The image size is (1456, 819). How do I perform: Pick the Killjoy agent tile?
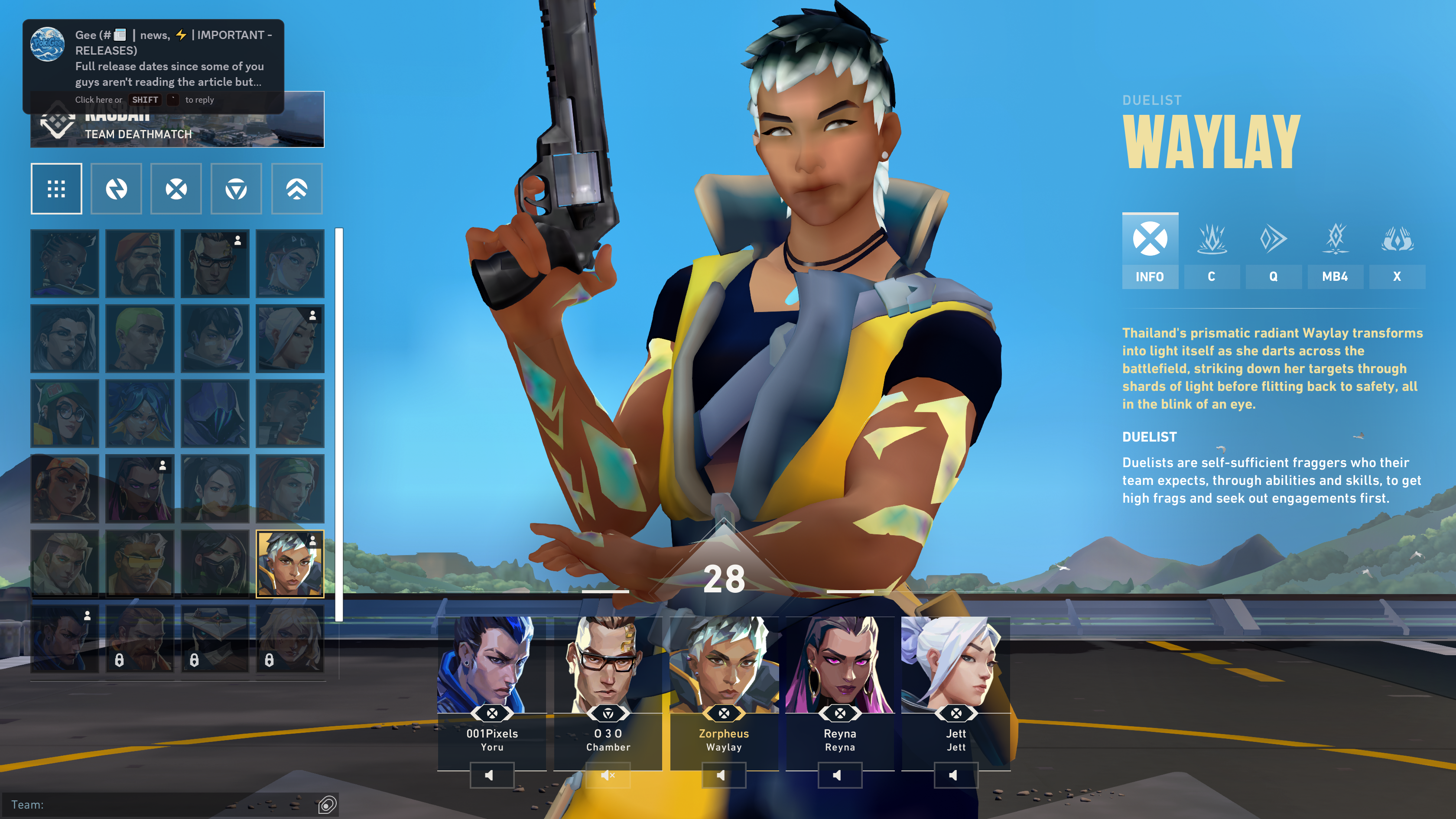65,413
